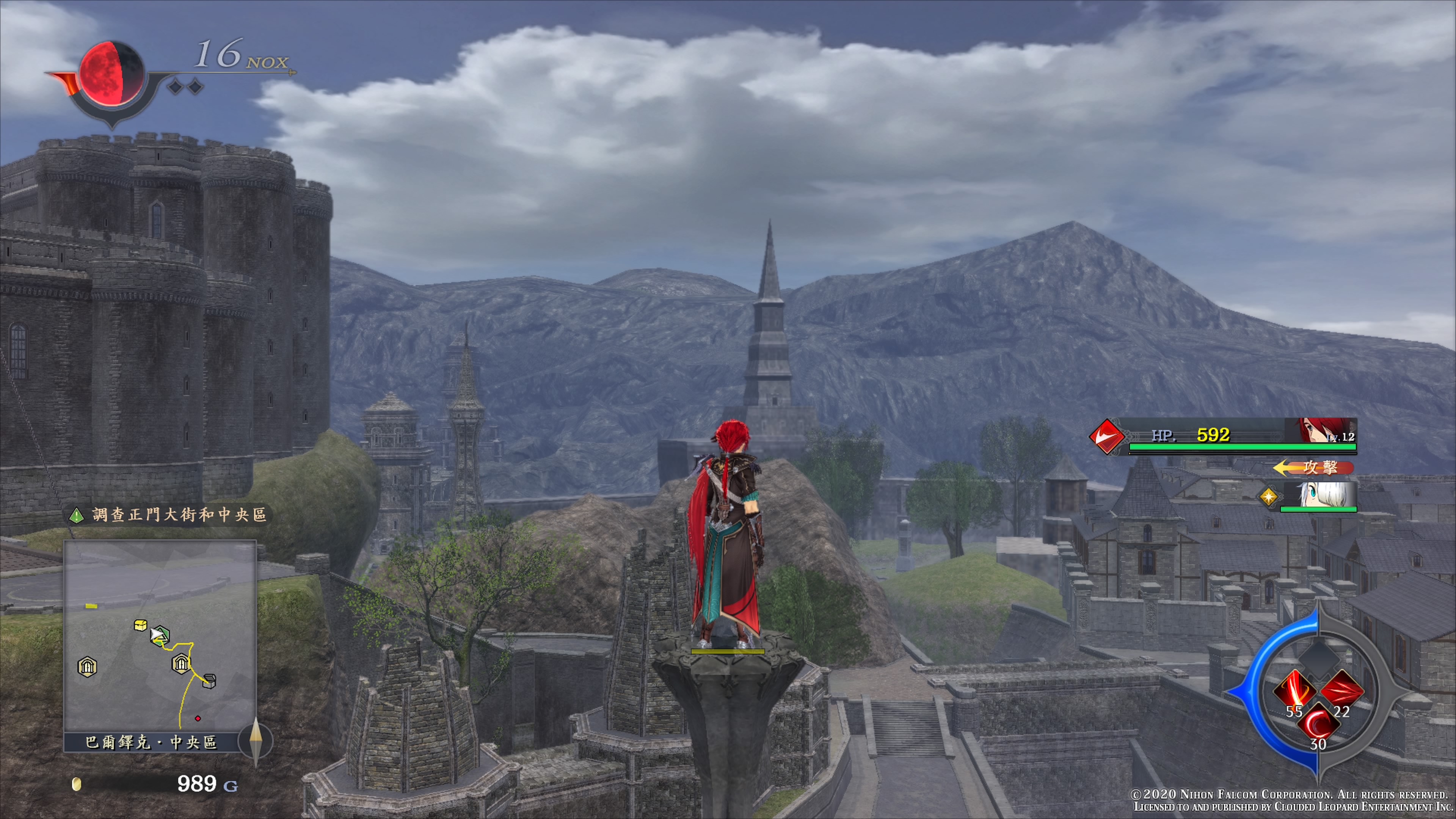Click the red moon NOX gauge
This screenshot has height=819, width=1456.
pyautogui.click(x=111, y=74)
